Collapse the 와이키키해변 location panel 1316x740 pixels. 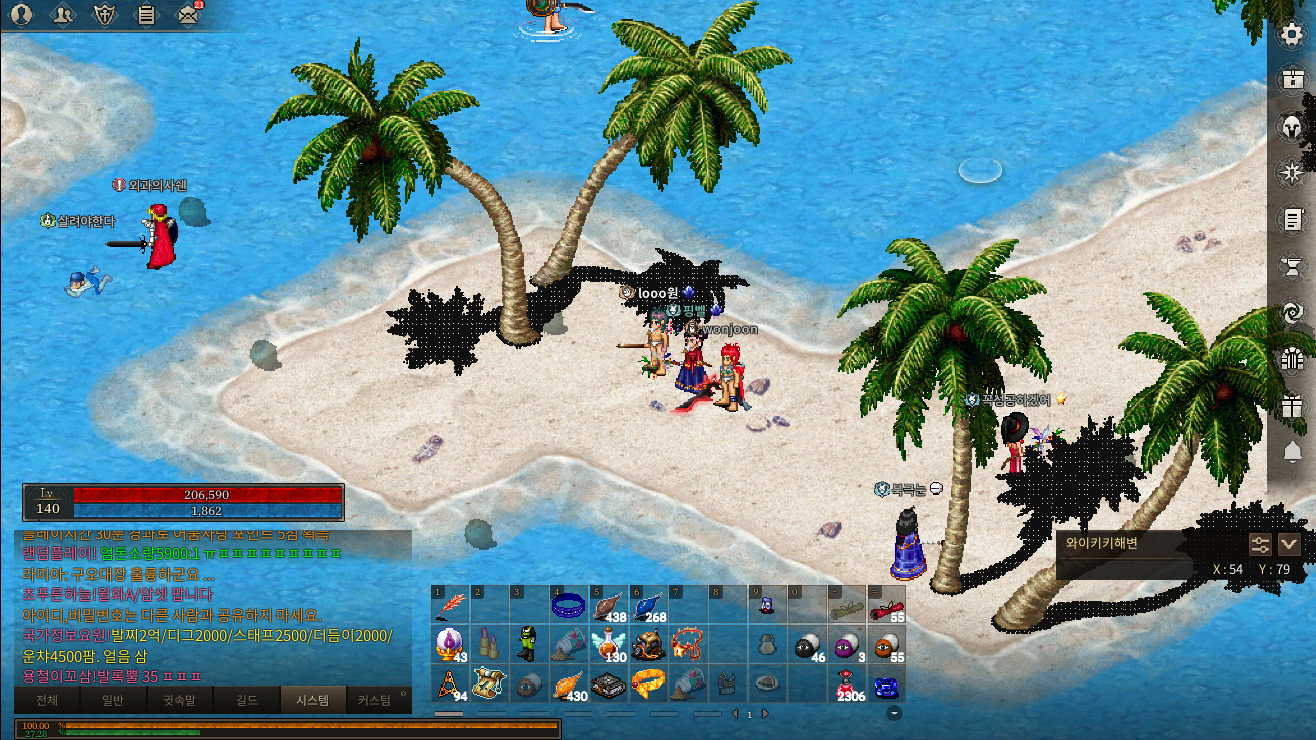pos(1289,544)
